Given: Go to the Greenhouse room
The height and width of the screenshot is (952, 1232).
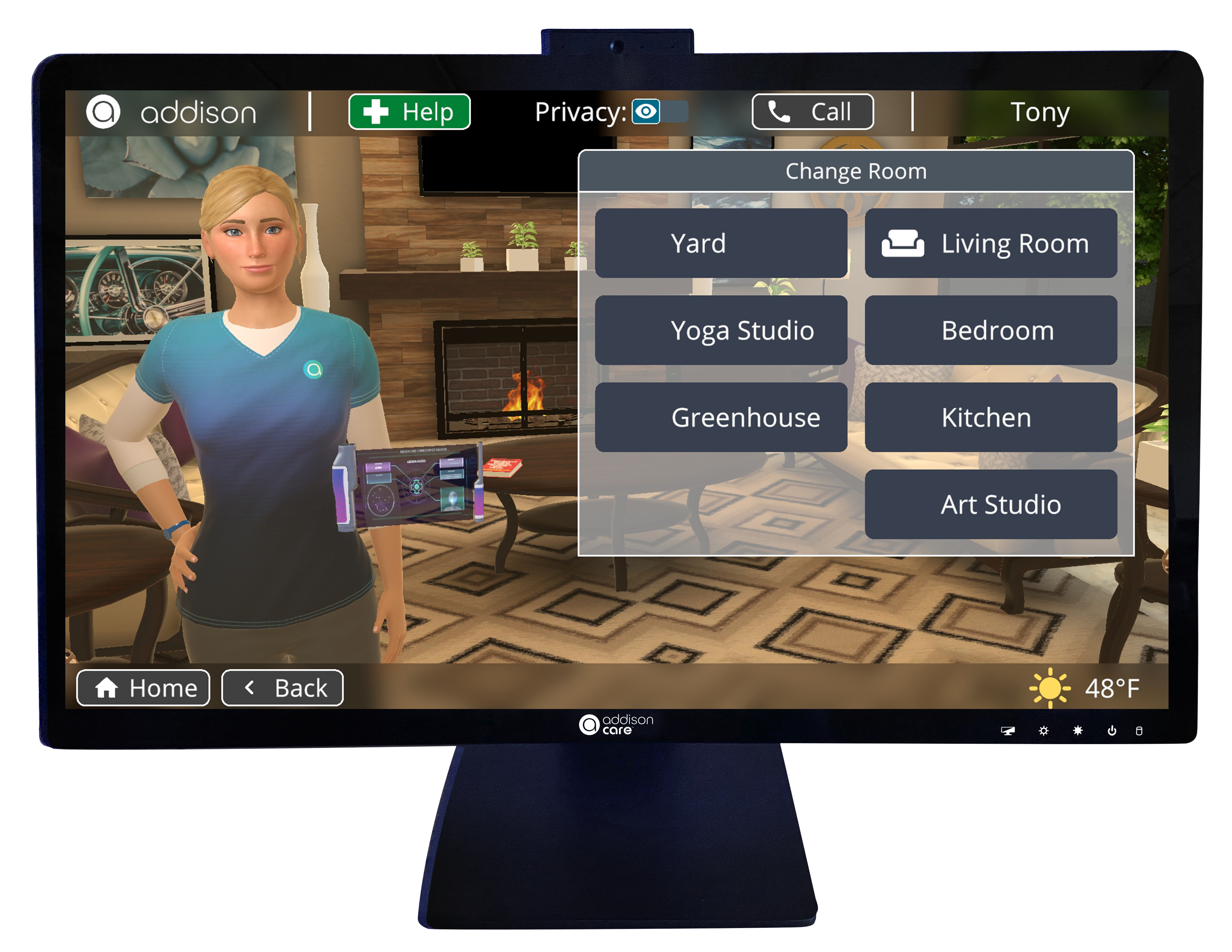Looking at the screenshot, I should coord(721,417).
